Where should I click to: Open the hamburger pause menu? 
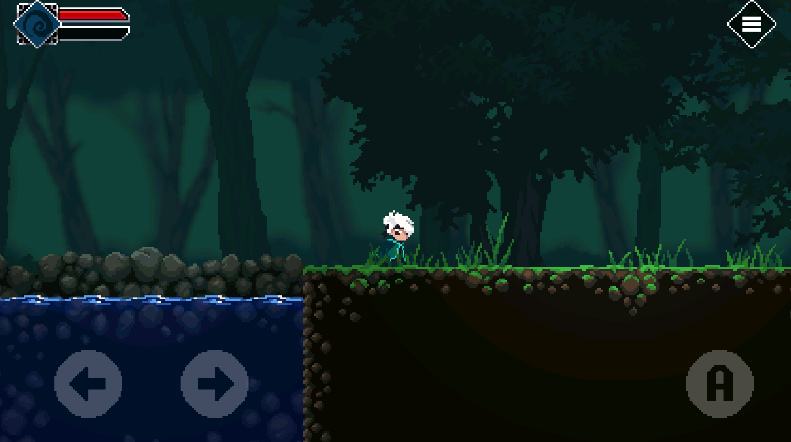[751, 24]
